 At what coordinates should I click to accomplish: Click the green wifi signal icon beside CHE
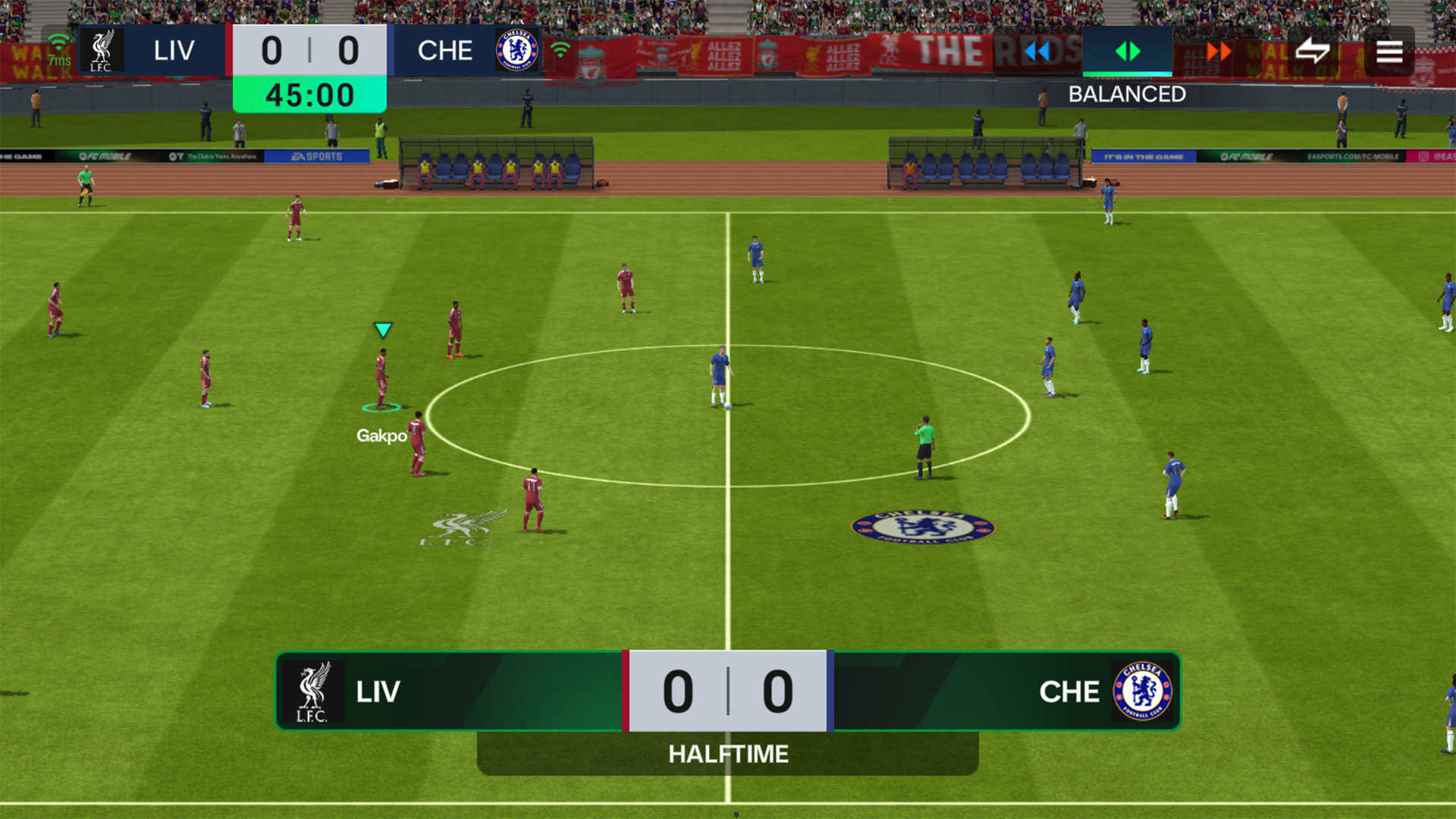click(x=560, y=49)
